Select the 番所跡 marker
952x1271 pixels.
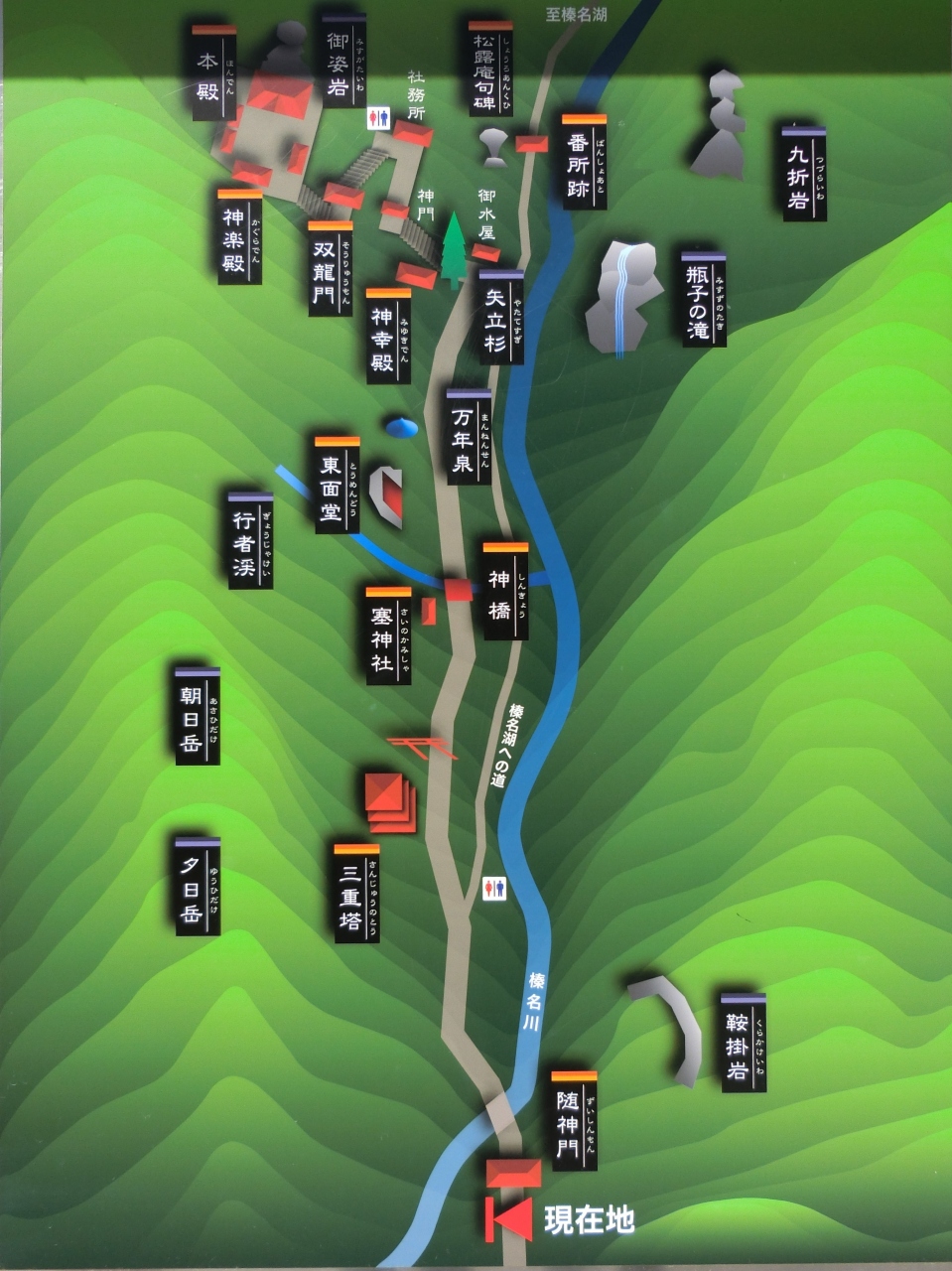(x=583, y=161)
